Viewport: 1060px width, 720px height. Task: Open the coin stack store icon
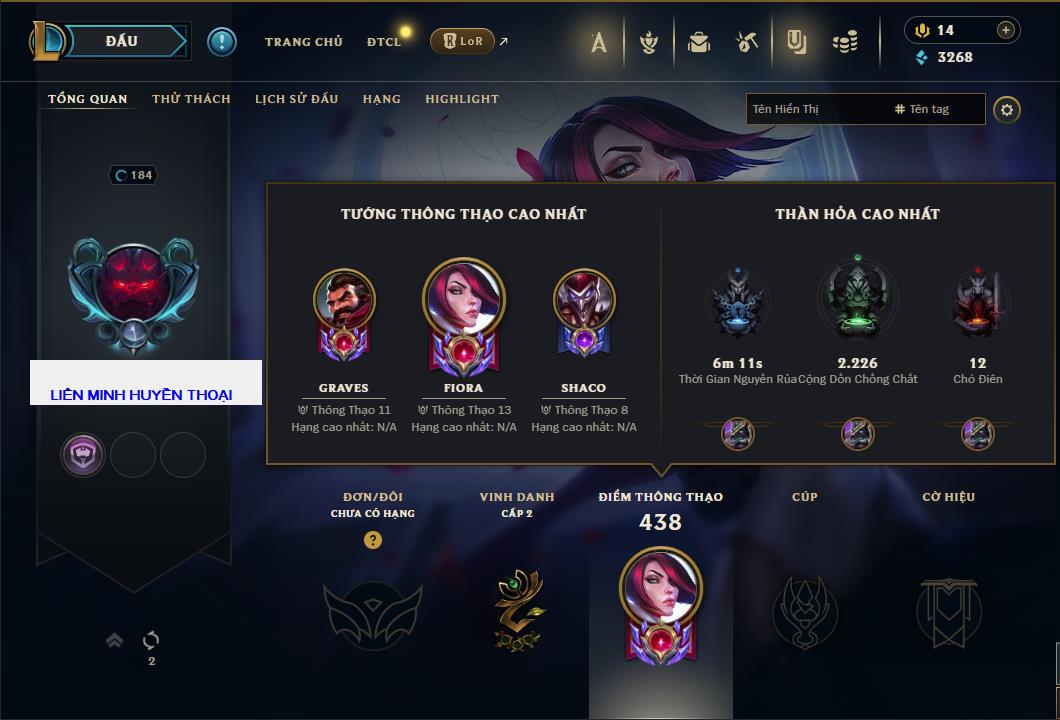(845, 42)
